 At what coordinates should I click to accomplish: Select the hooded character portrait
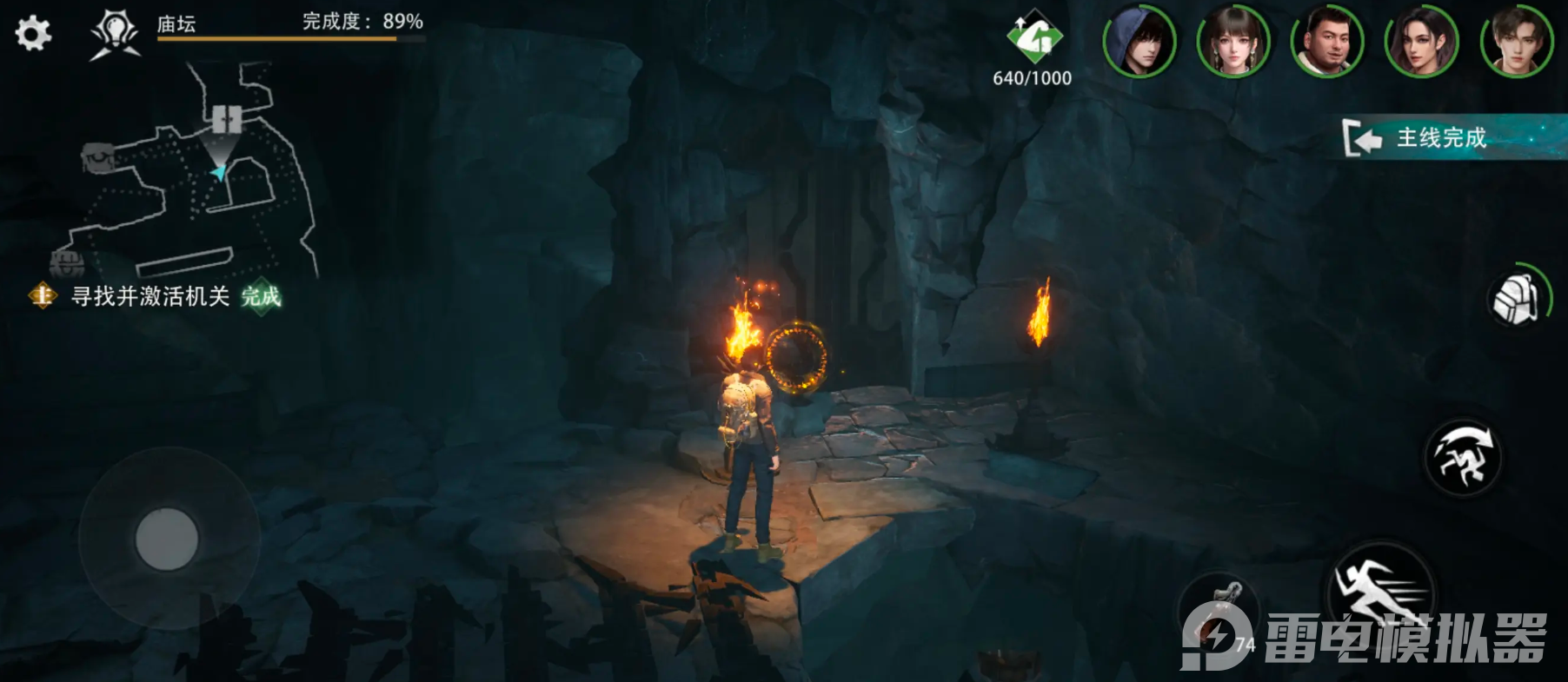coord(1139,42)
